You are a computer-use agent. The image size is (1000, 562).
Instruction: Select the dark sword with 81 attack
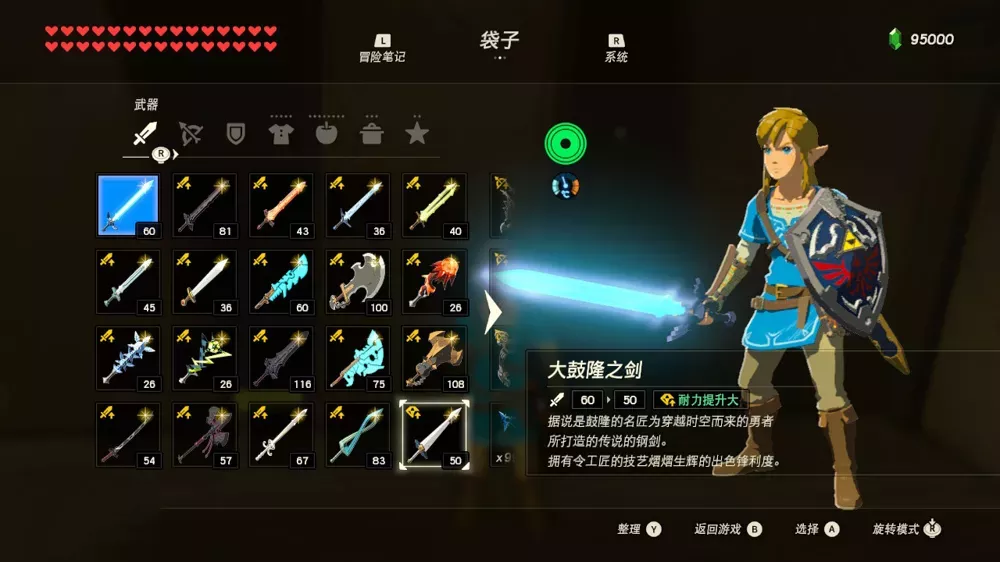click(205, 205)
